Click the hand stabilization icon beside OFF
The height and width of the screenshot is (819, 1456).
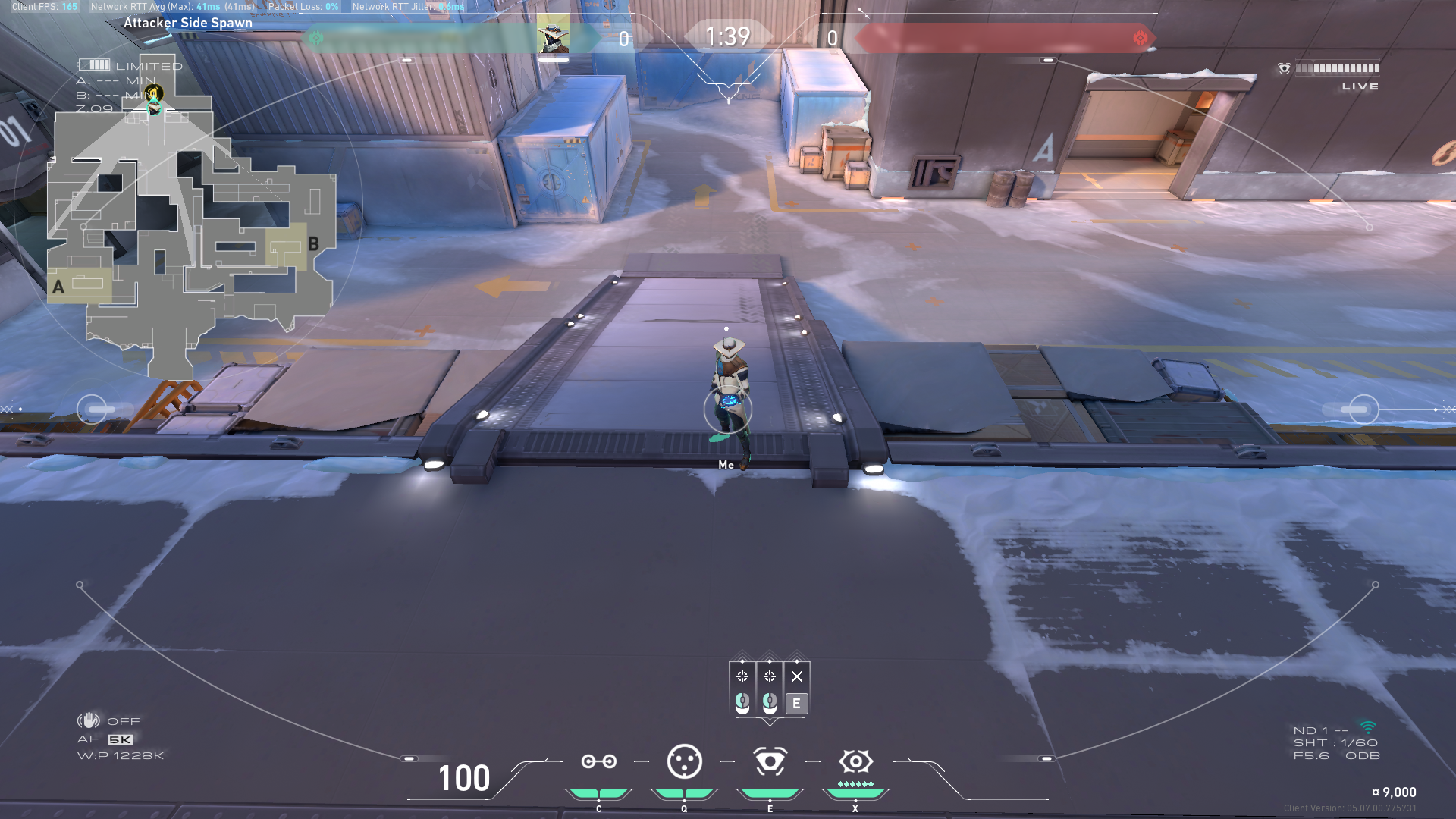pyautogui.click(x=89, y=720)
